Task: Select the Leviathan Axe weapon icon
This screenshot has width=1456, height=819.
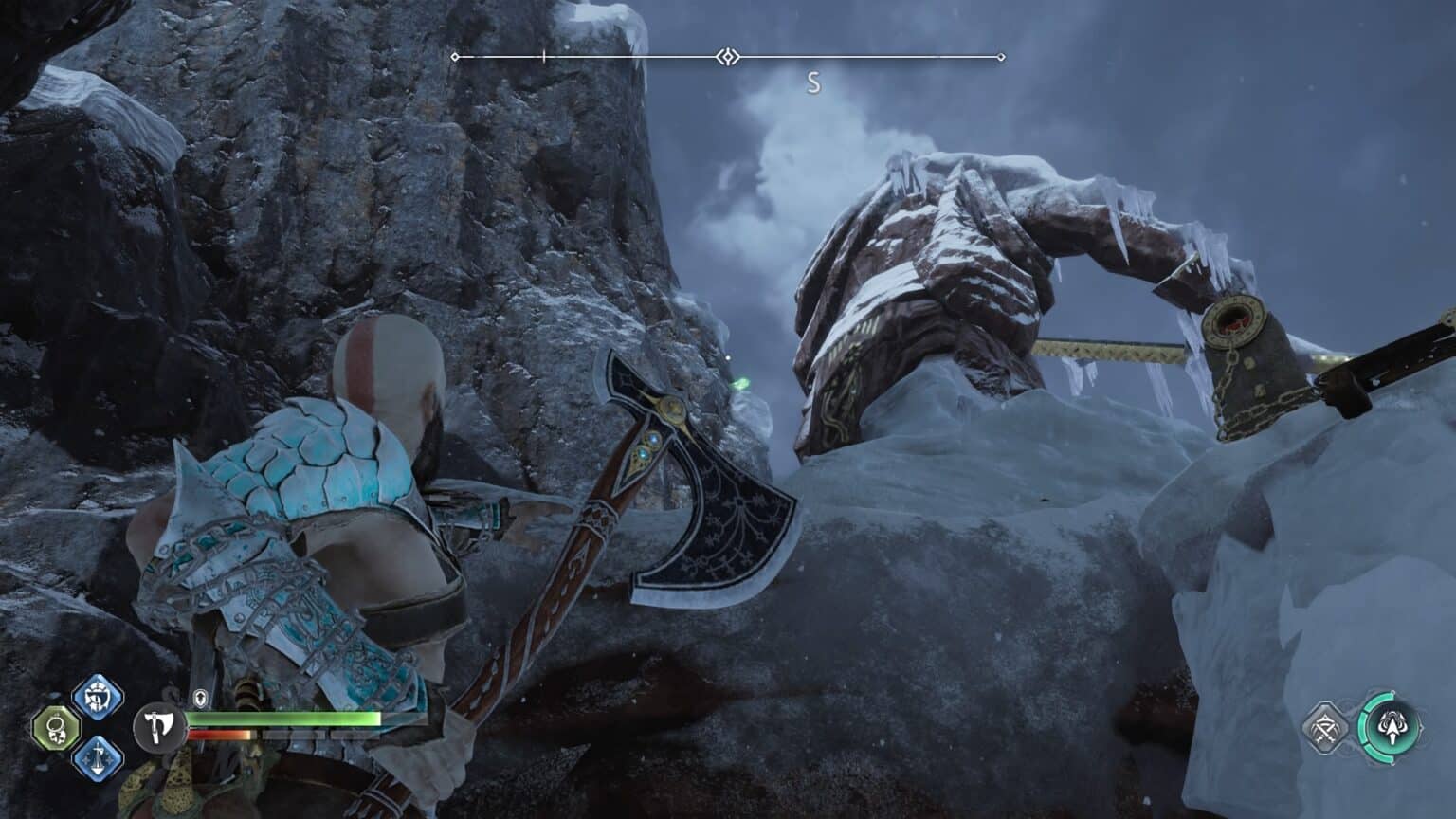Action: point(158,727)
